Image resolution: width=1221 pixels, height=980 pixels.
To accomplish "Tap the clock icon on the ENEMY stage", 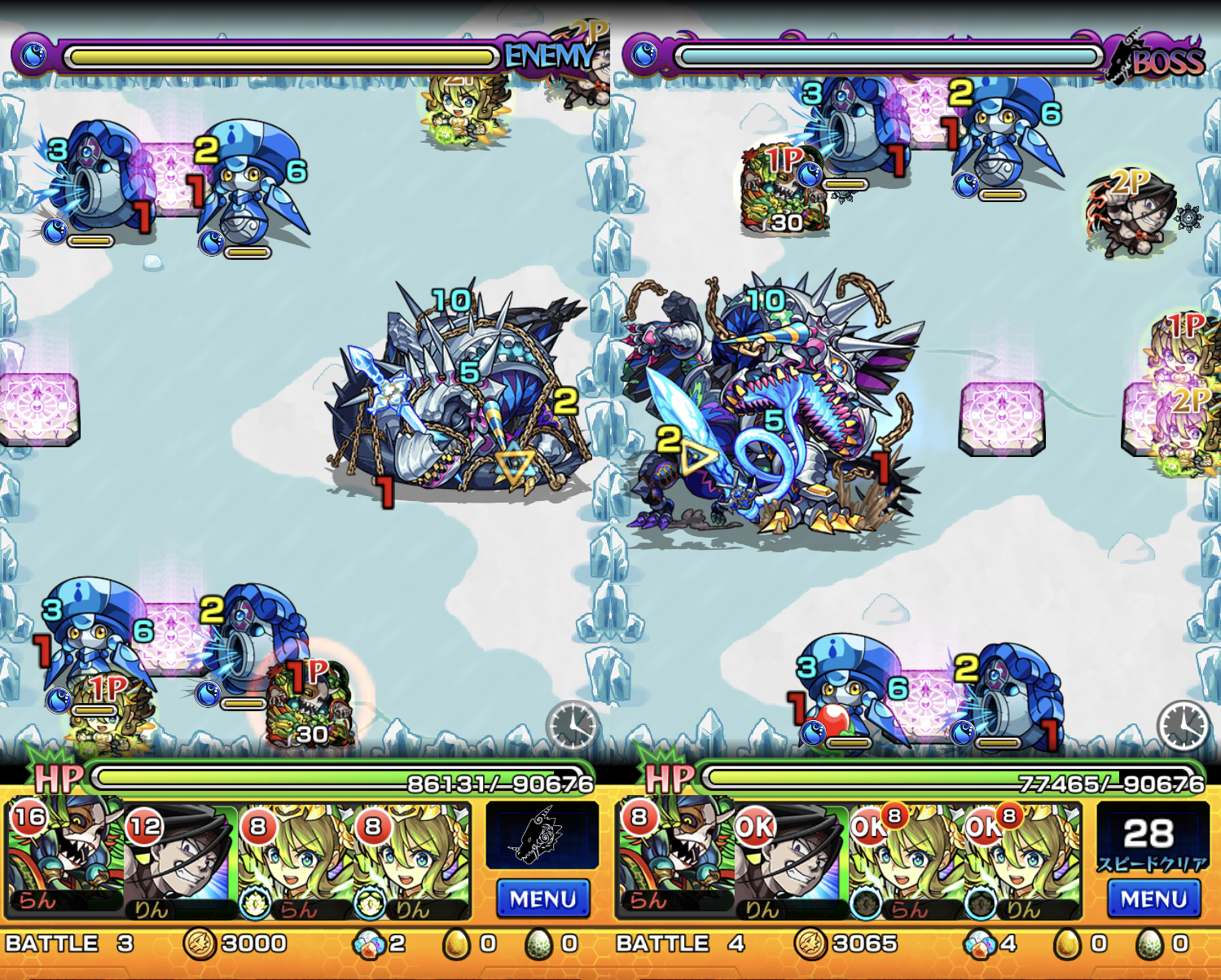I will (573, 724).
